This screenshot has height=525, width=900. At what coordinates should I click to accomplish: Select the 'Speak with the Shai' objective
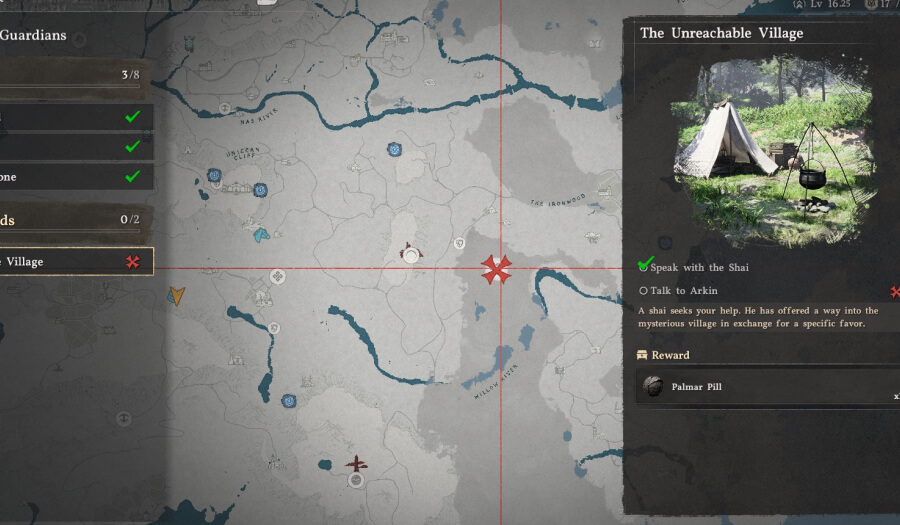click(698, 267)
